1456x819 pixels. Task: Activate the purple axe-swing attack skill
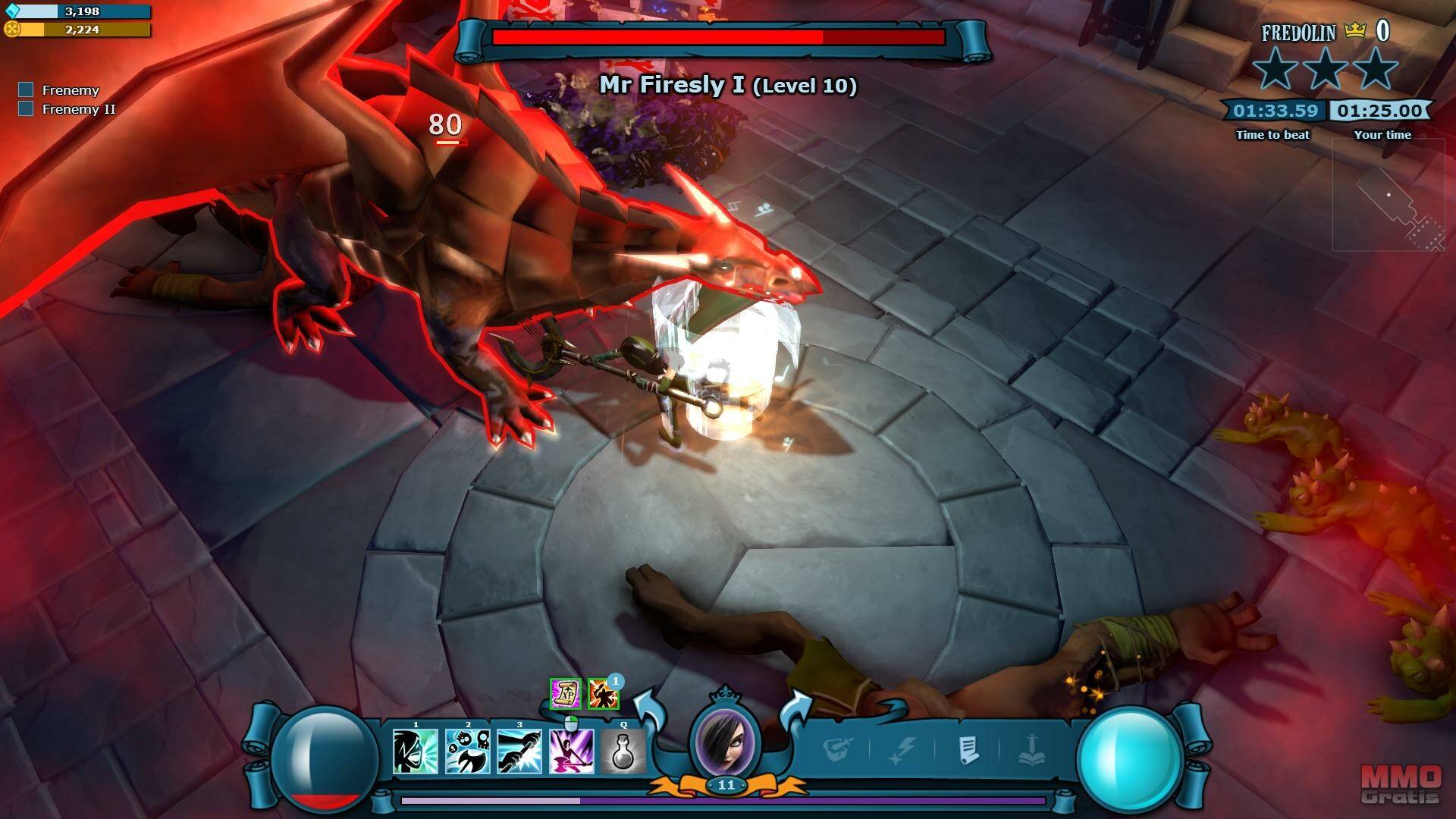pos(571,752)
